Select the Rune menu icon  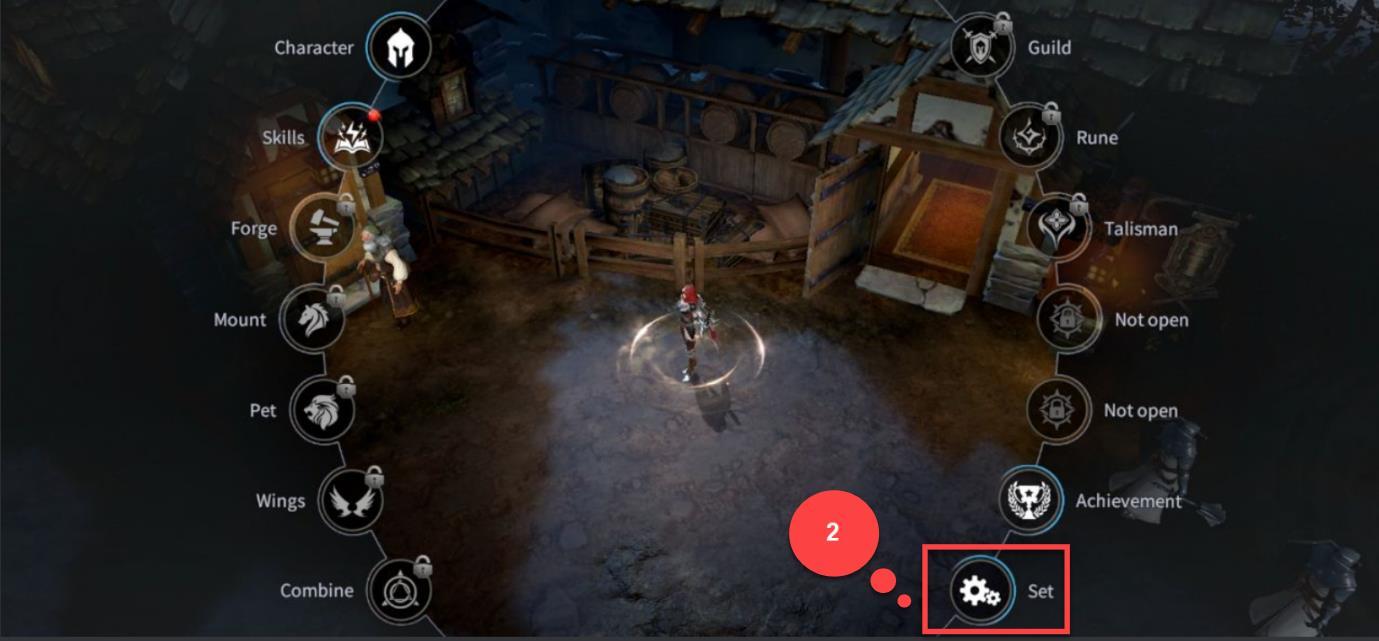1030,137
